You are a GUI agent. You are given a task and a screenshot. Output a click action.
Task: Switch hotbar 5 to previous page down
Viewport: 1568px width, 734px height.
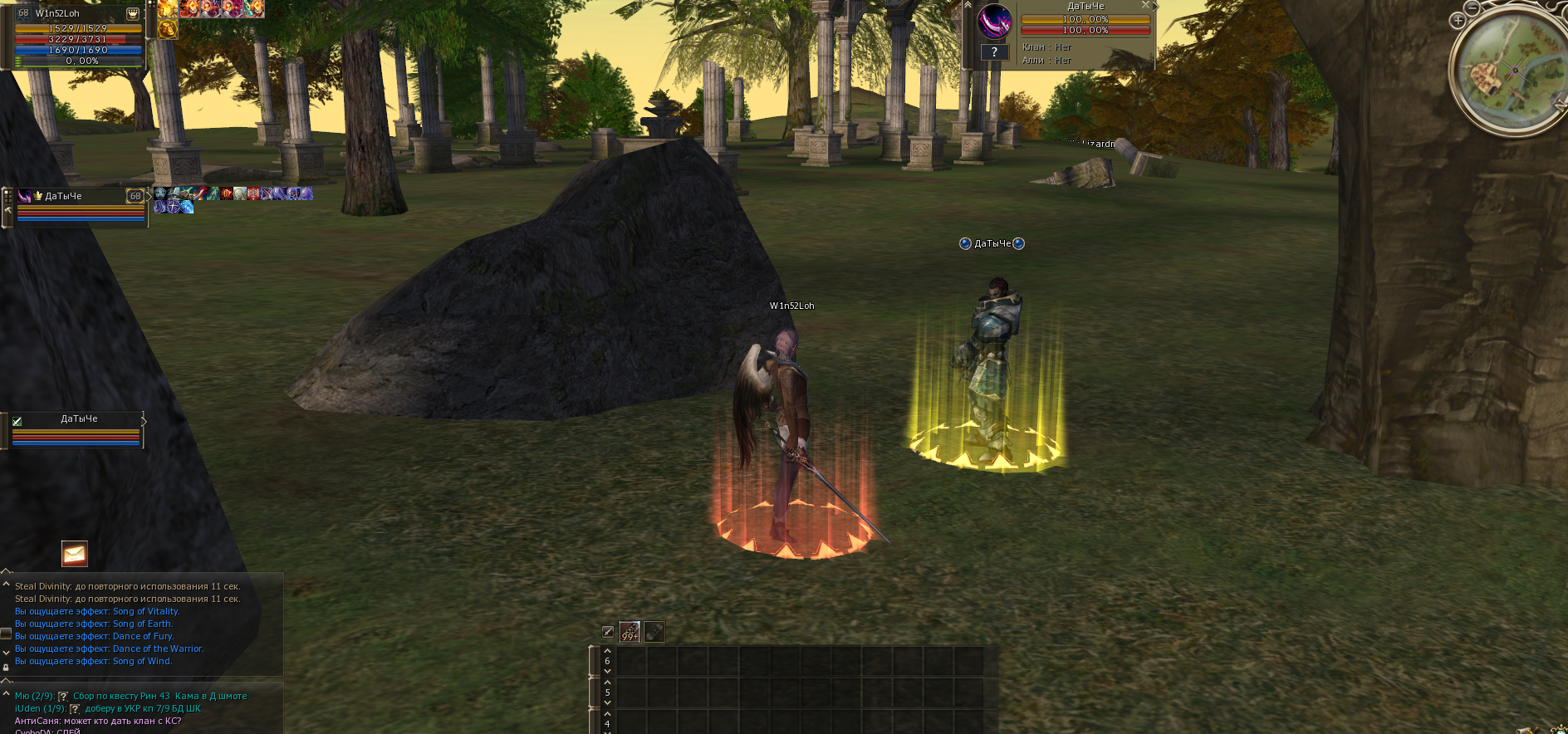(x=607, y=702)
